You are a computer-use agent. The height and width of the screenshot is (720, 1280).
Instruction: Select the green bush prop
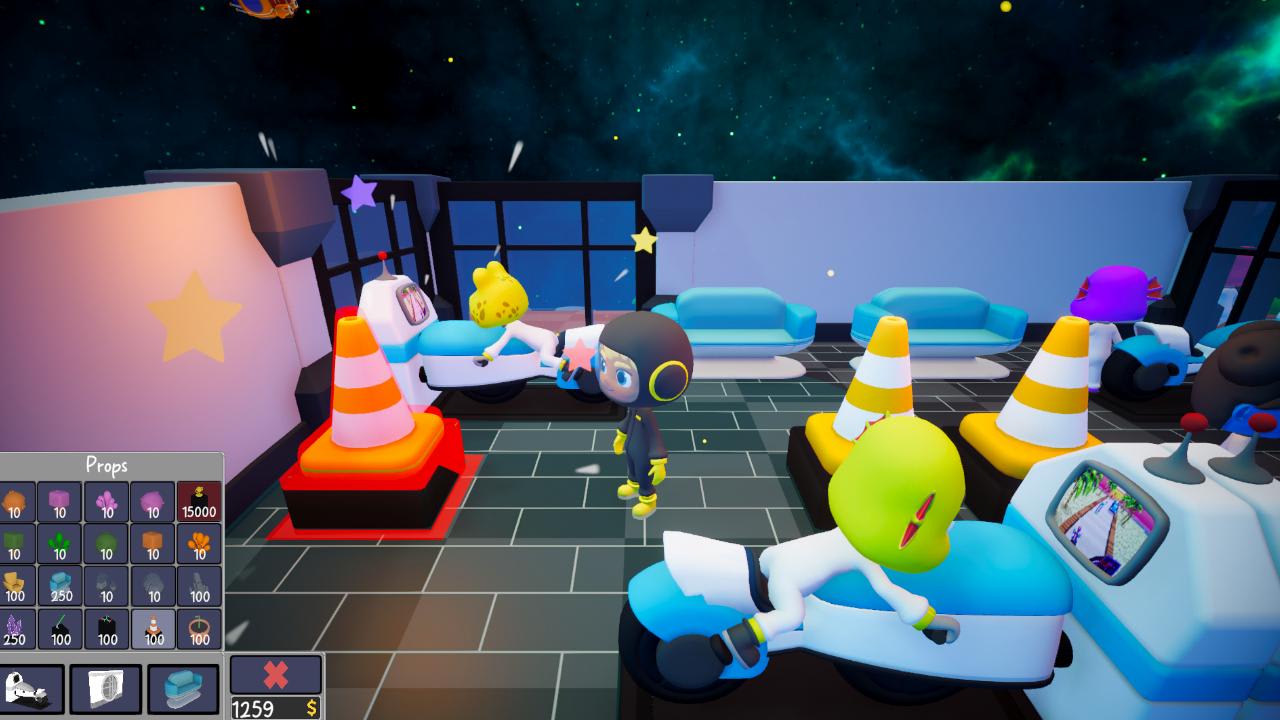(104, 543)
